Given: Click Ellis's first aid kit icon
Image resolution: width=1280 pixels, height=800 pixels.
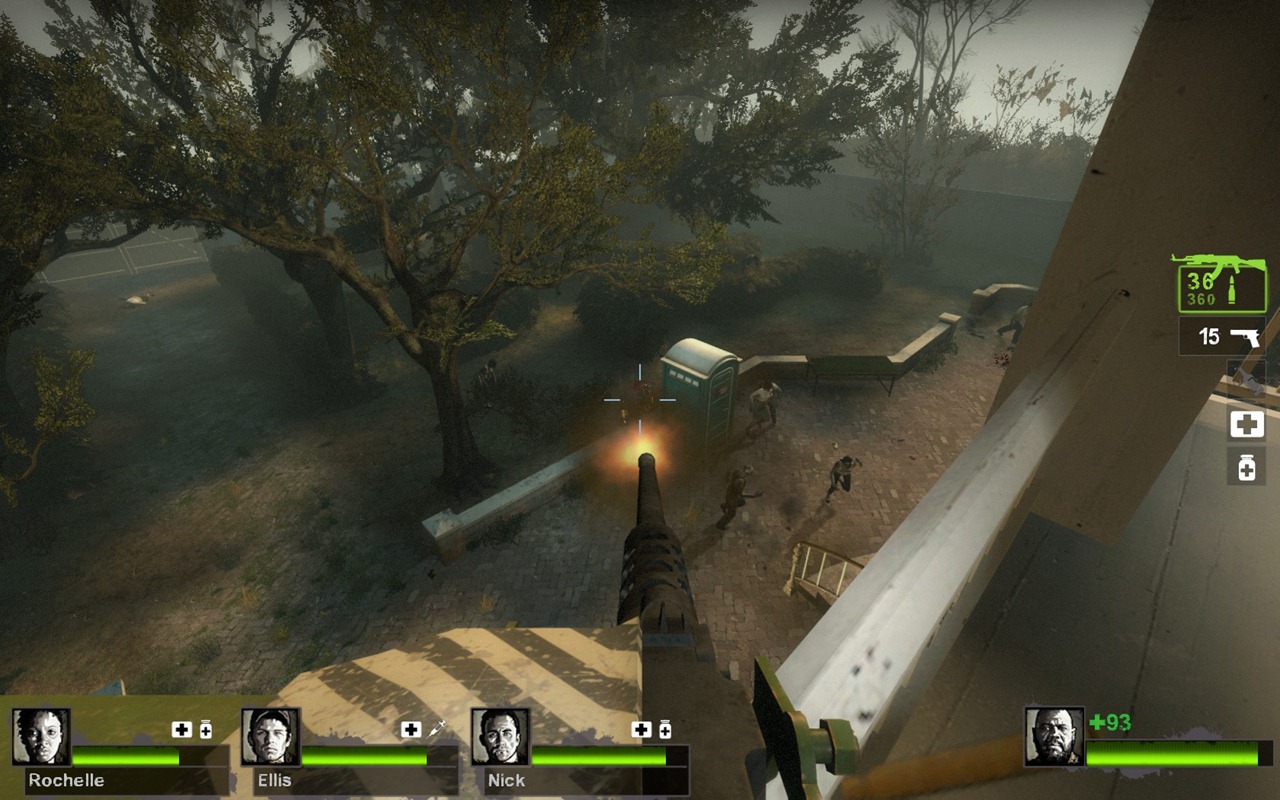Looking at the screenshot, I should point(411,730).
